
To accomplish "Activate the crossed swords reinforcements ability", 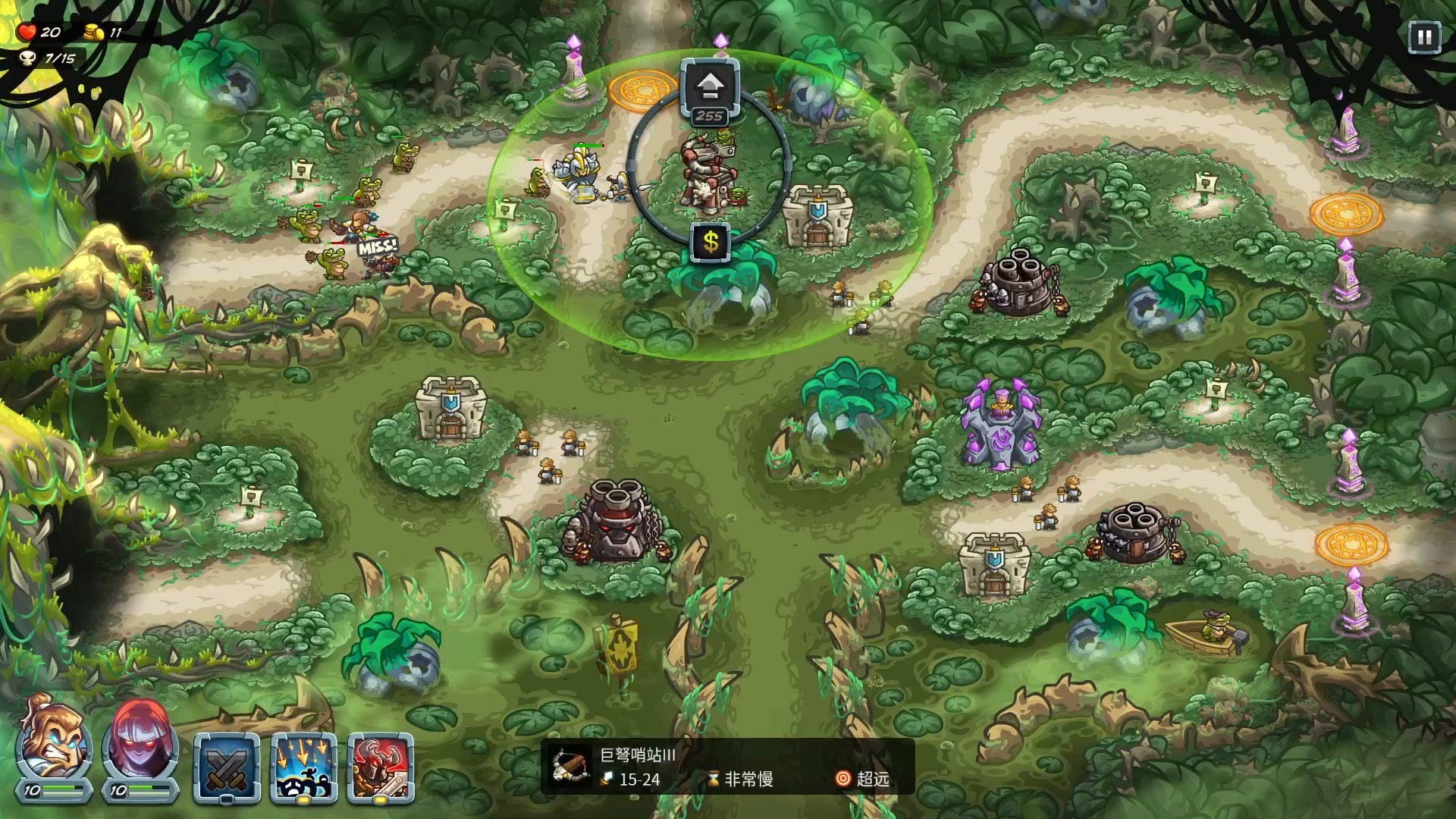I will tap(227, 767).
